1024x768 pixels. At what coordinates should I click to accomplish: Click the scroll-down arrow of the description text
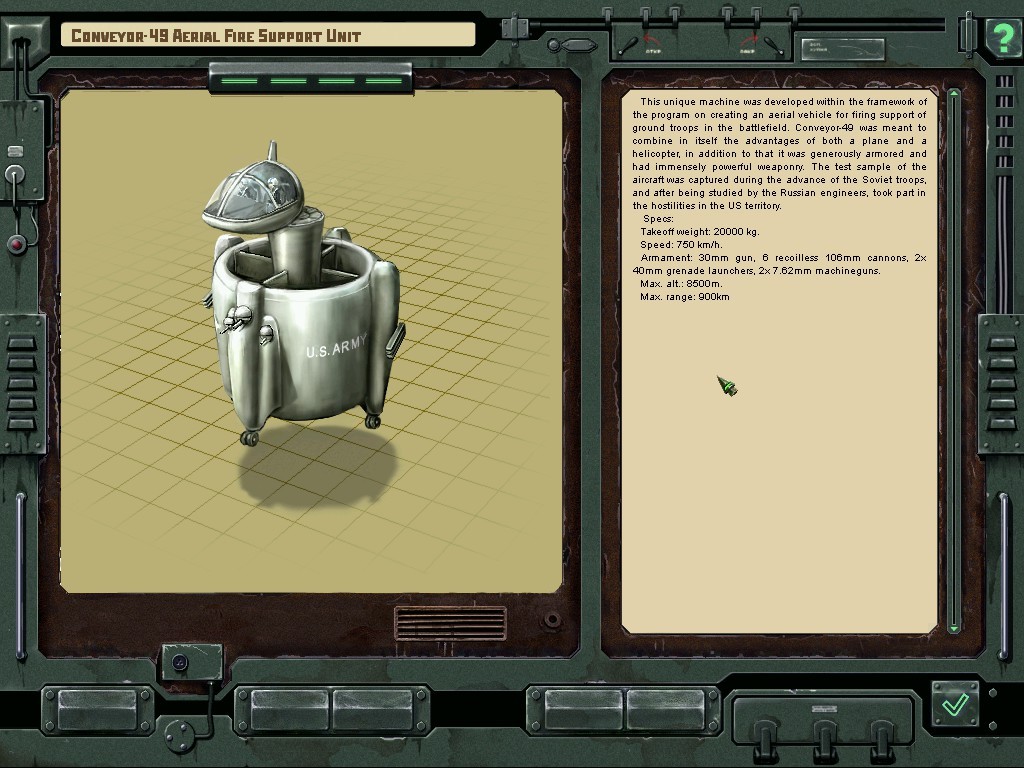tap(954, 627)
